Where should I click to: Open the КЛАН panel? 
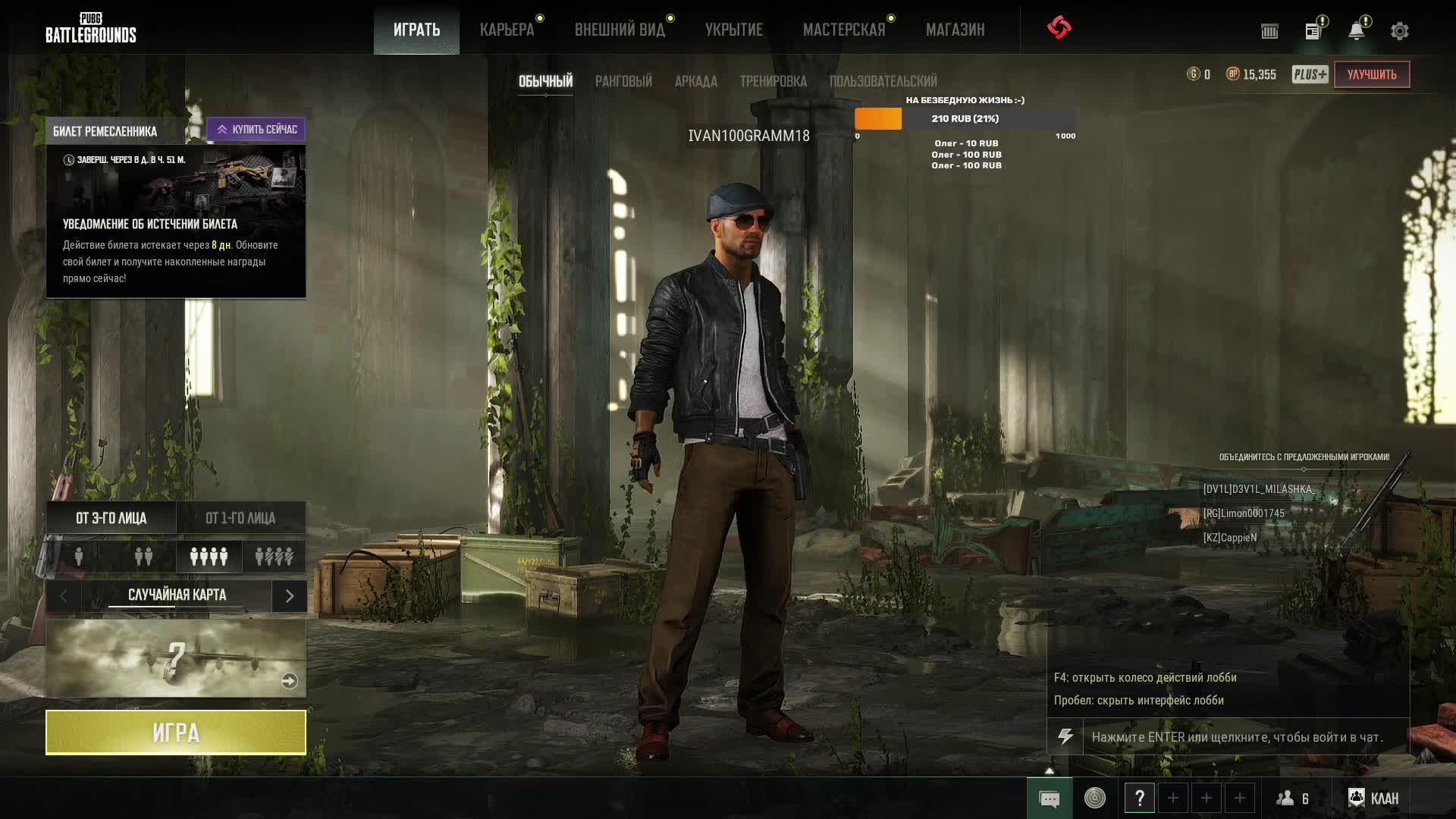click(x=1373, y=798)
